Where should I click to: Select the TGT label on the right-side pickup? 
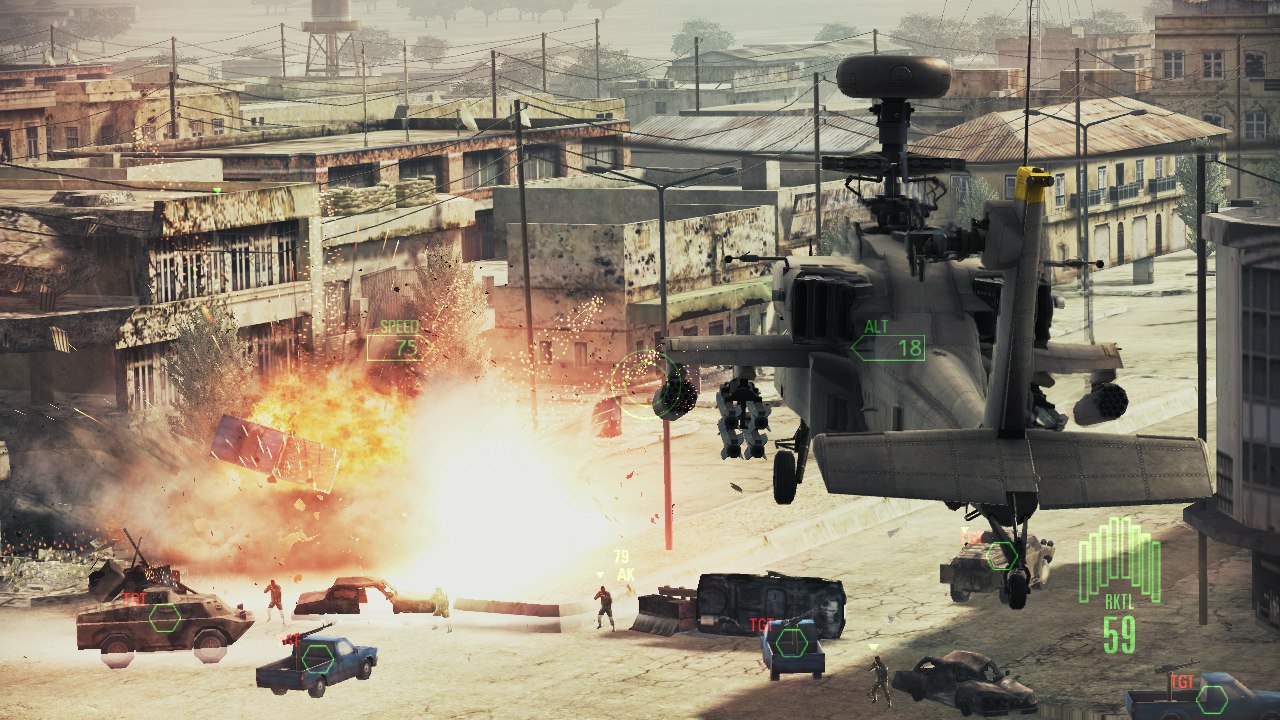click(972, 537)
